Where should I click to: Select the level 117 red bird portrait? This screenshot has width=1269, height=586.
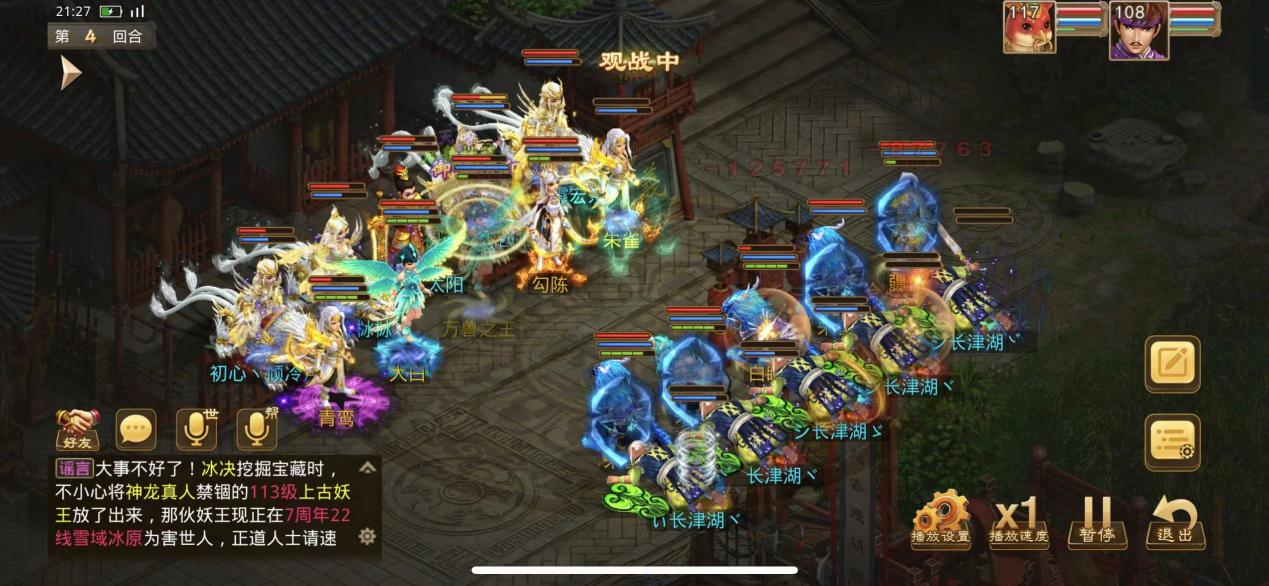[1029, 28]
